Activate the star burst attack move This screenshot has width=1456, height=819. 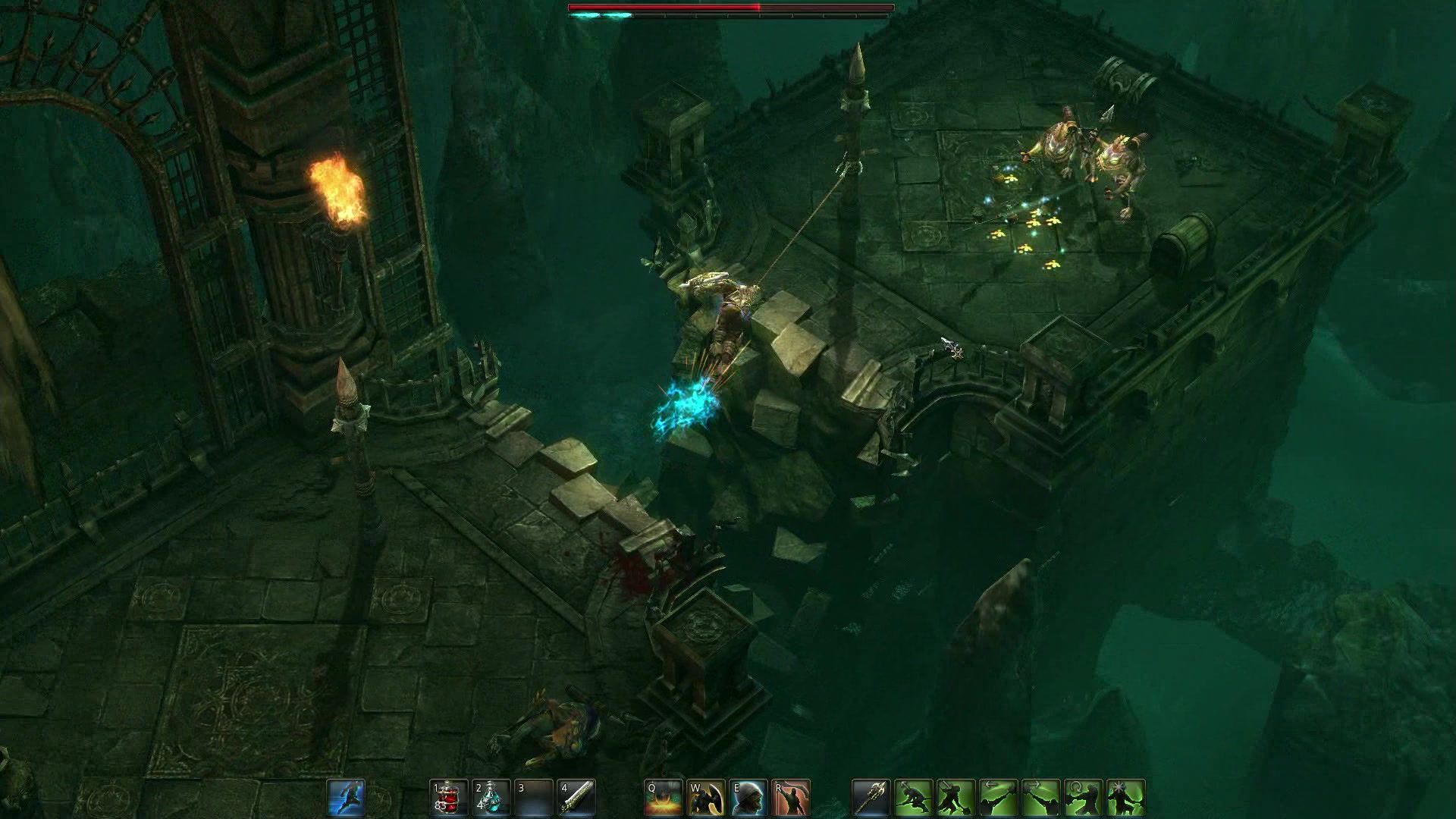tap(1125, 798)
